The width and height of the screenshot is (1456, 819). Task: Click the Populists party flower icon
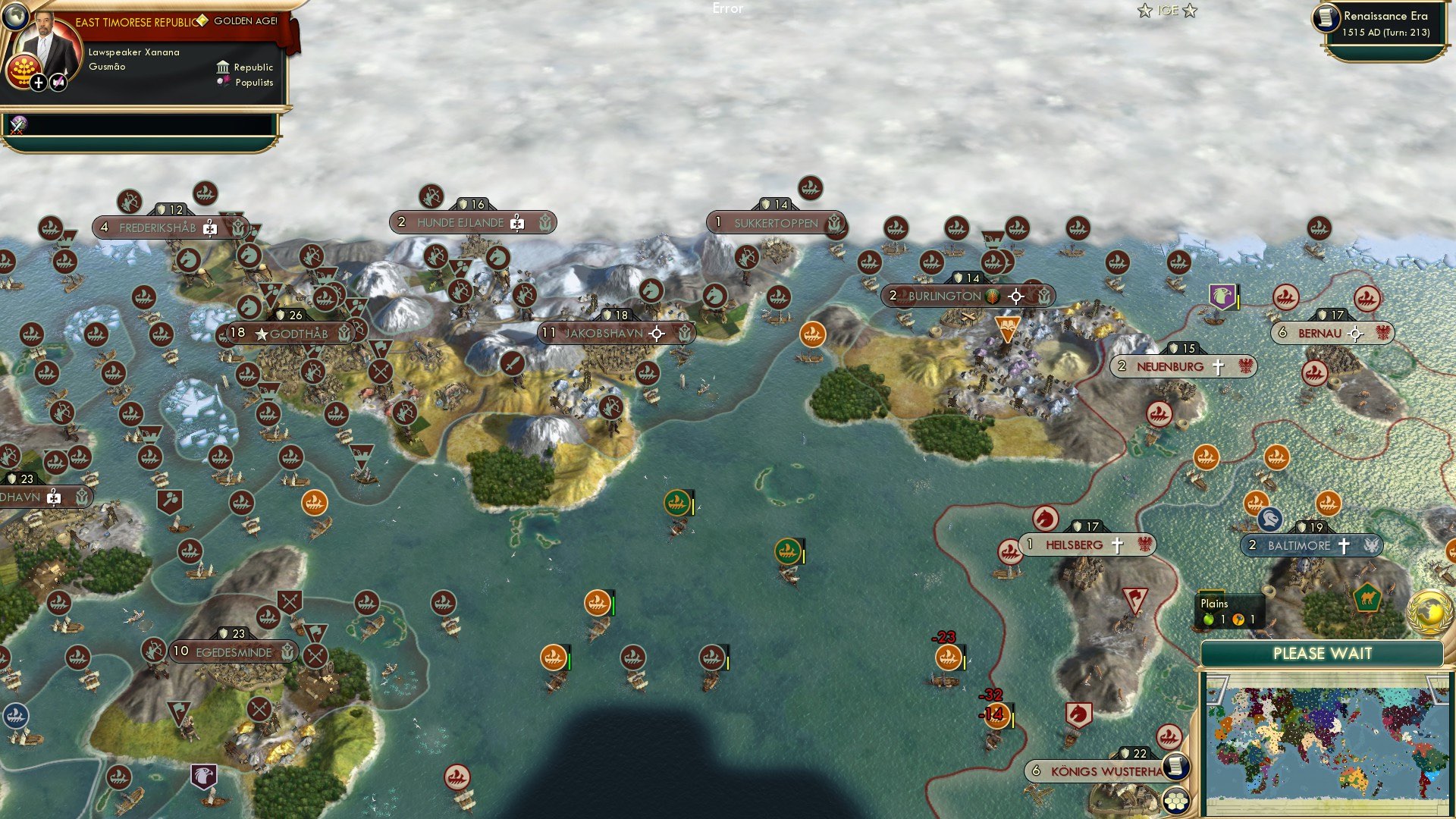click(x=222, y=82)
